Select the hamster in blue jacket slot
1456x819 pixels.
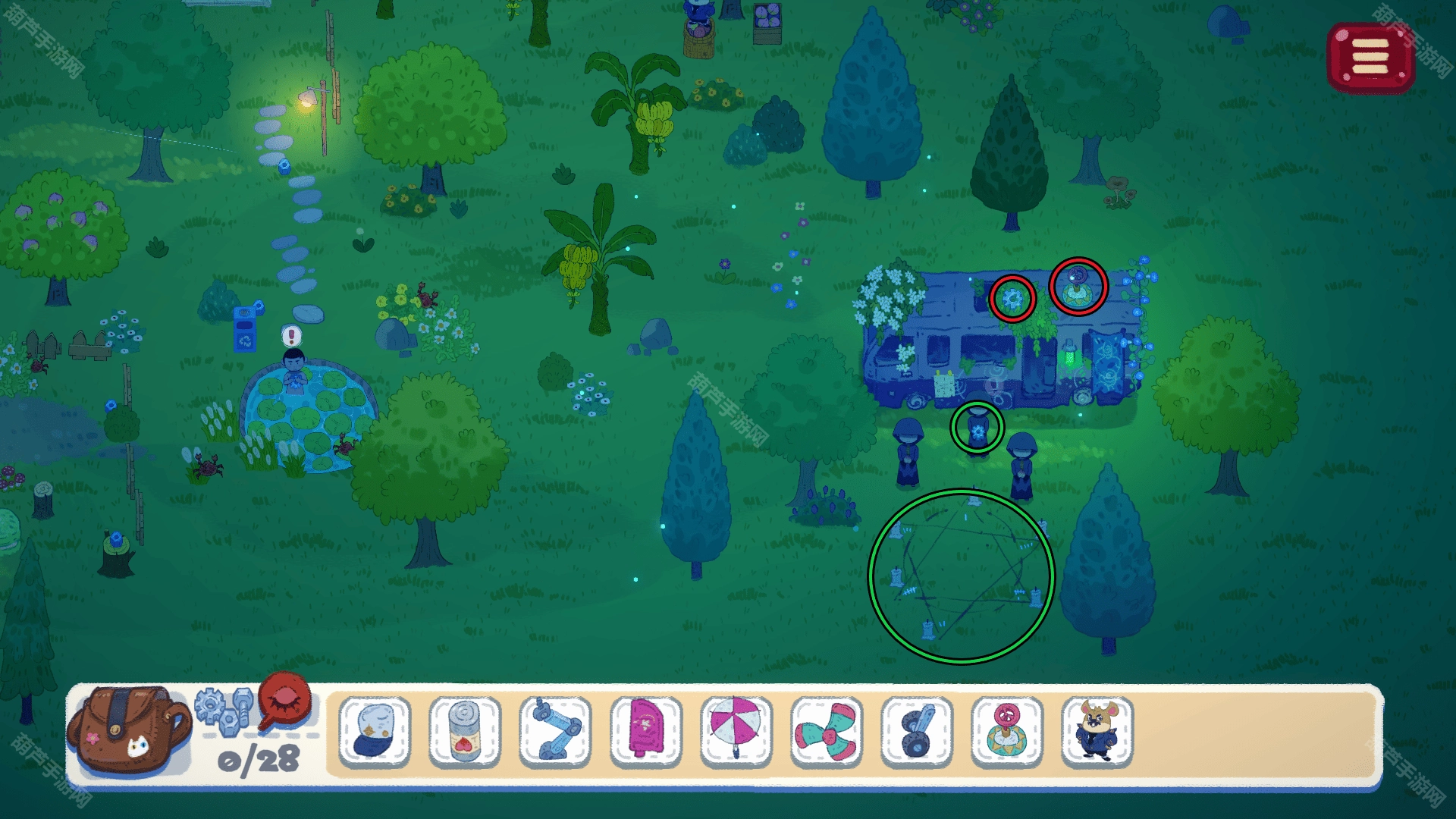click(1097, 732)
